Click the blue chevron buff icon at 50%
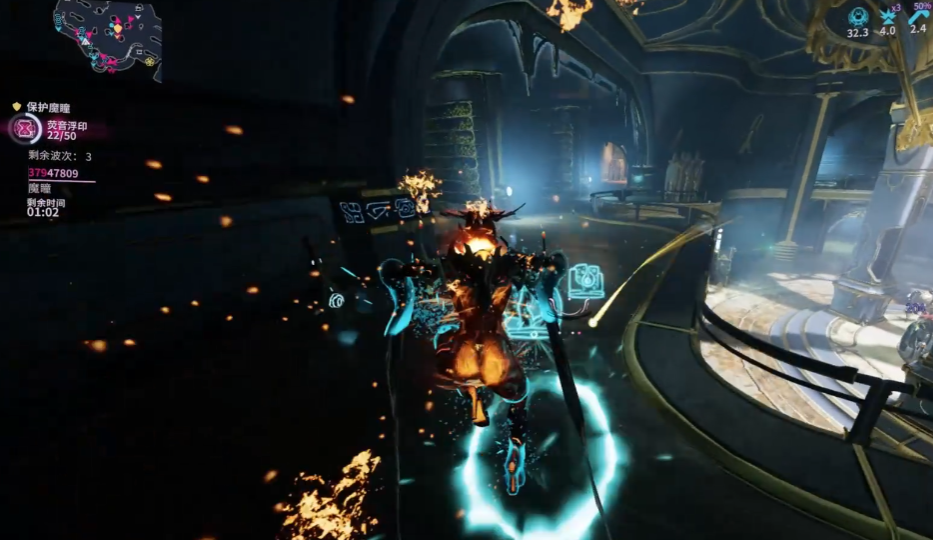933x540 pixels. click(916, 14)
